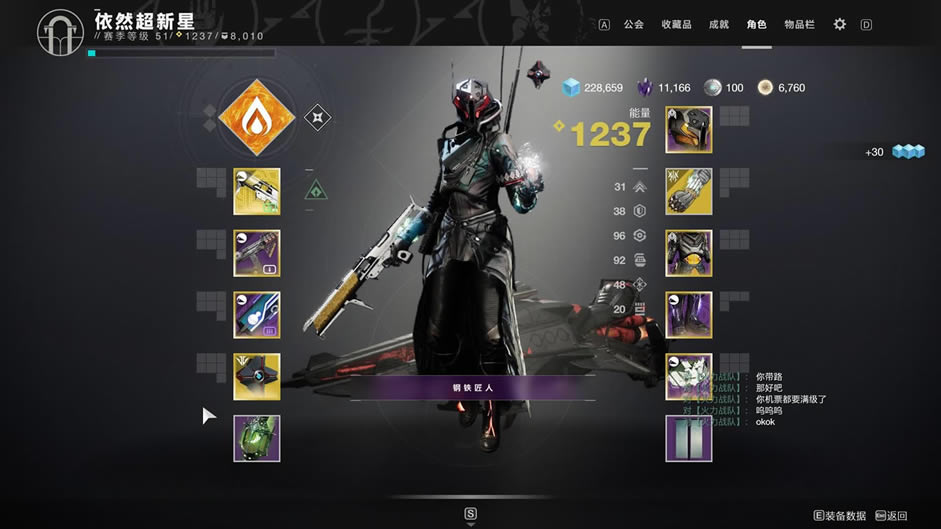Screen dimensions: 941x529
Task: Open the green triangle seasonal artifact icon
Action: pyautogui.click(x=317, y=189)
